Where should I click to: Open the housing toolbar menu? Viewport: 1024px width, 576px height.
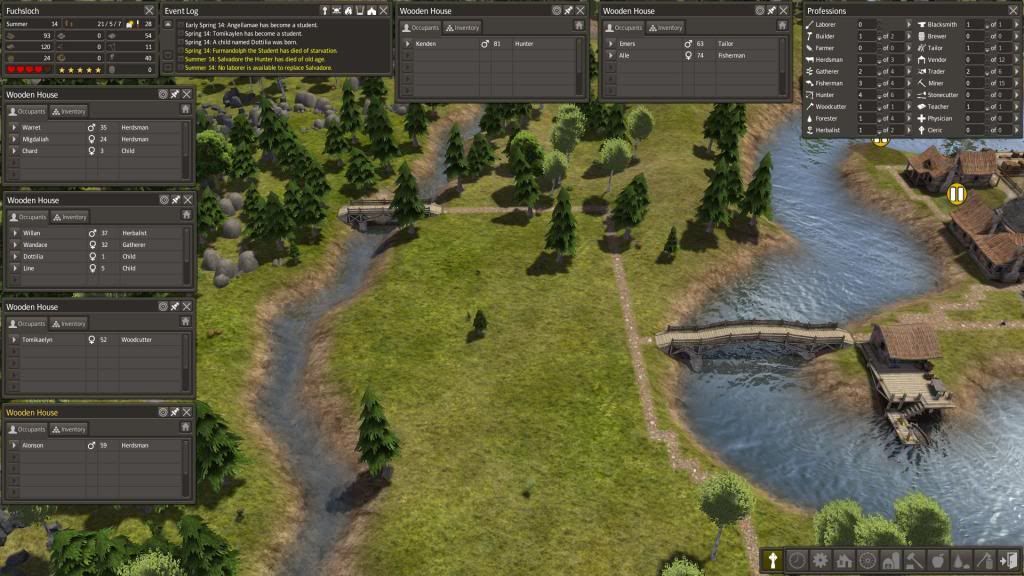pos(842,561)
